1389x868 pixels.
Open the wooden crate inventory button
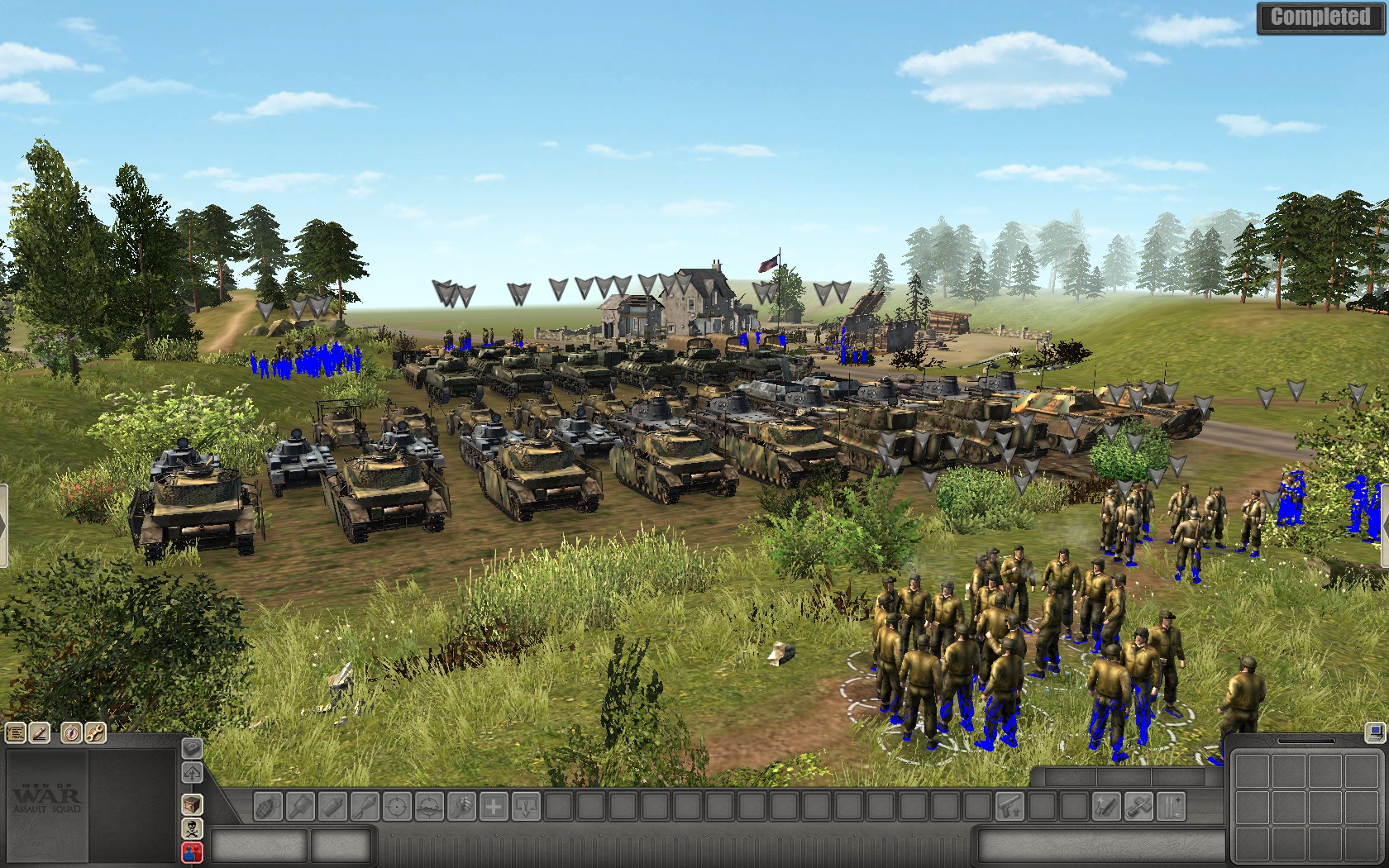tap(192, 804)
